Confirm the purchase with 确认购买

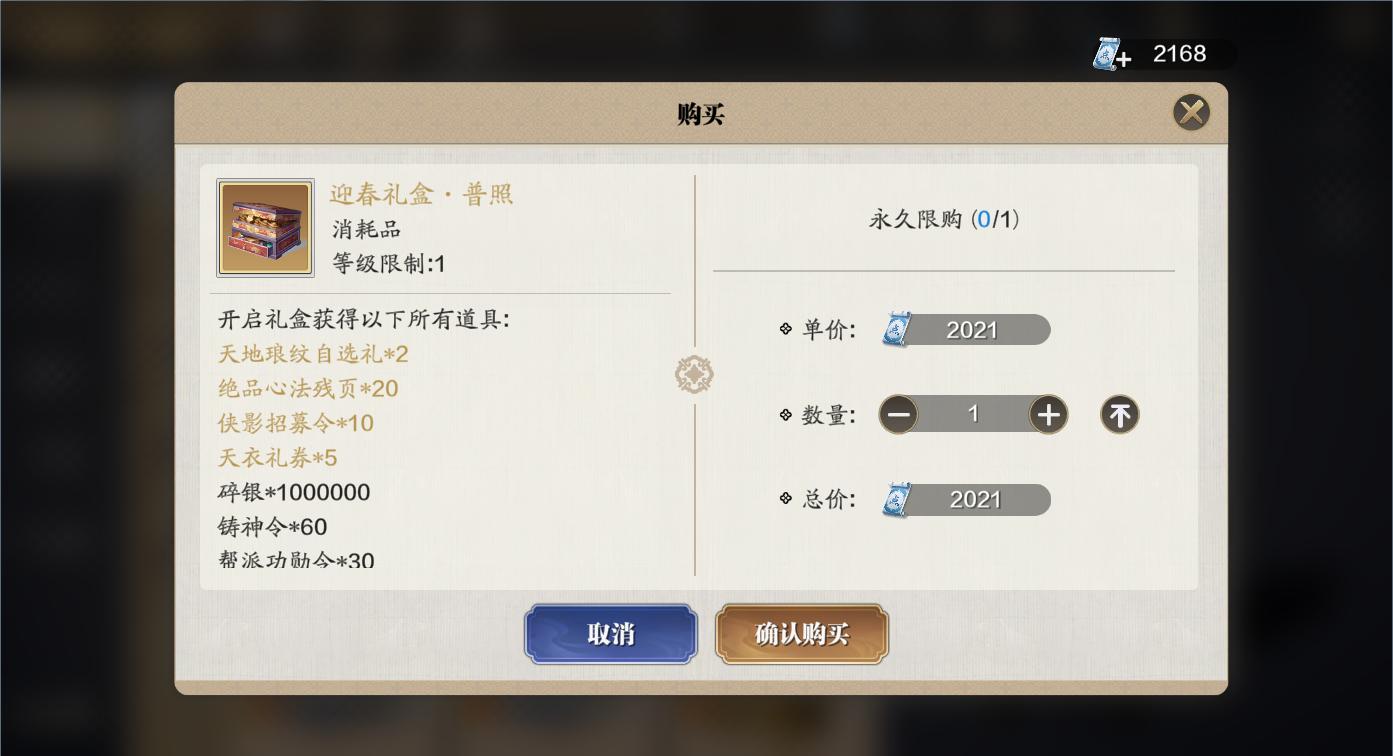tap(801, 634)
